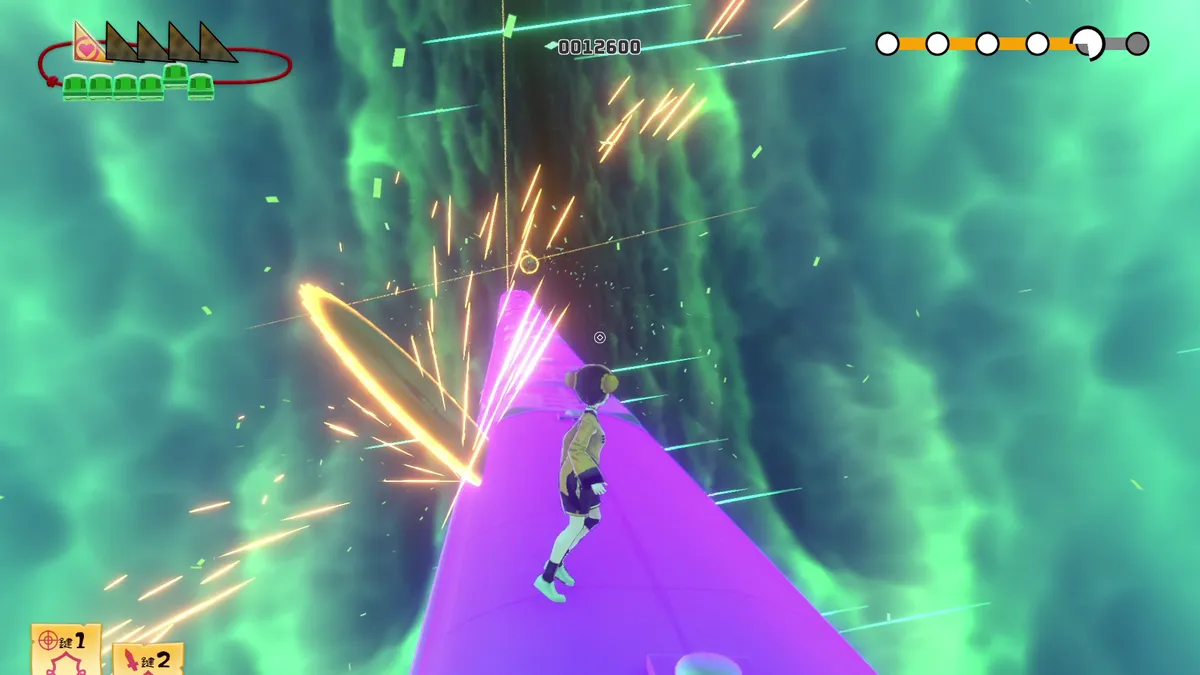Click the grey final stop on the route tracker
This screenshot has width=1200, height=675.
click(x=1137, y=44)
